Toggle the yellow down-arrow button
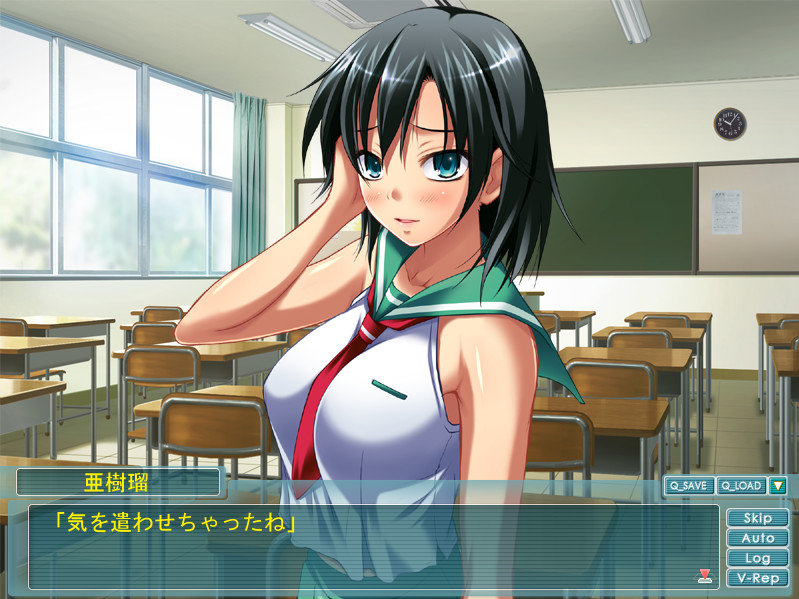 coord(777,486)
